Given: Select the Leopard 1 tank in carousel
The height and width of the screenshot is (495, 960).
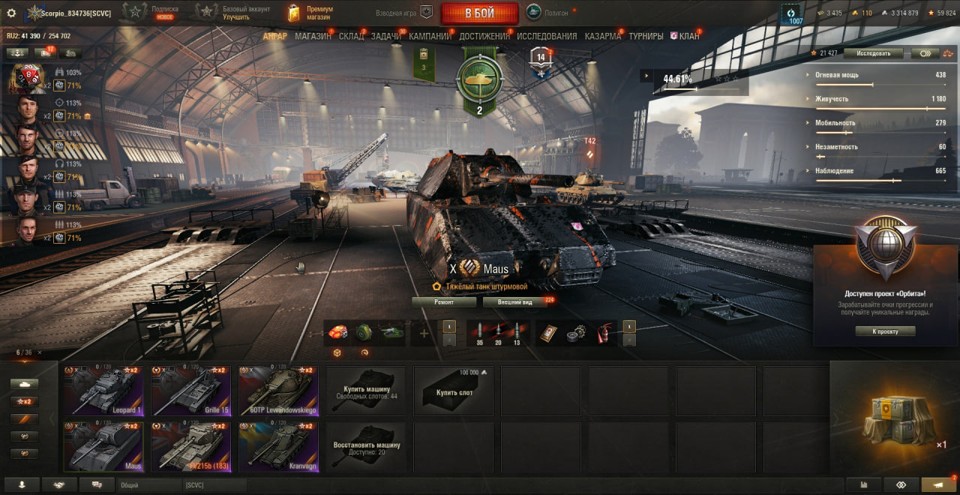Looking at the screenshot, I should [x=104, y=390].
